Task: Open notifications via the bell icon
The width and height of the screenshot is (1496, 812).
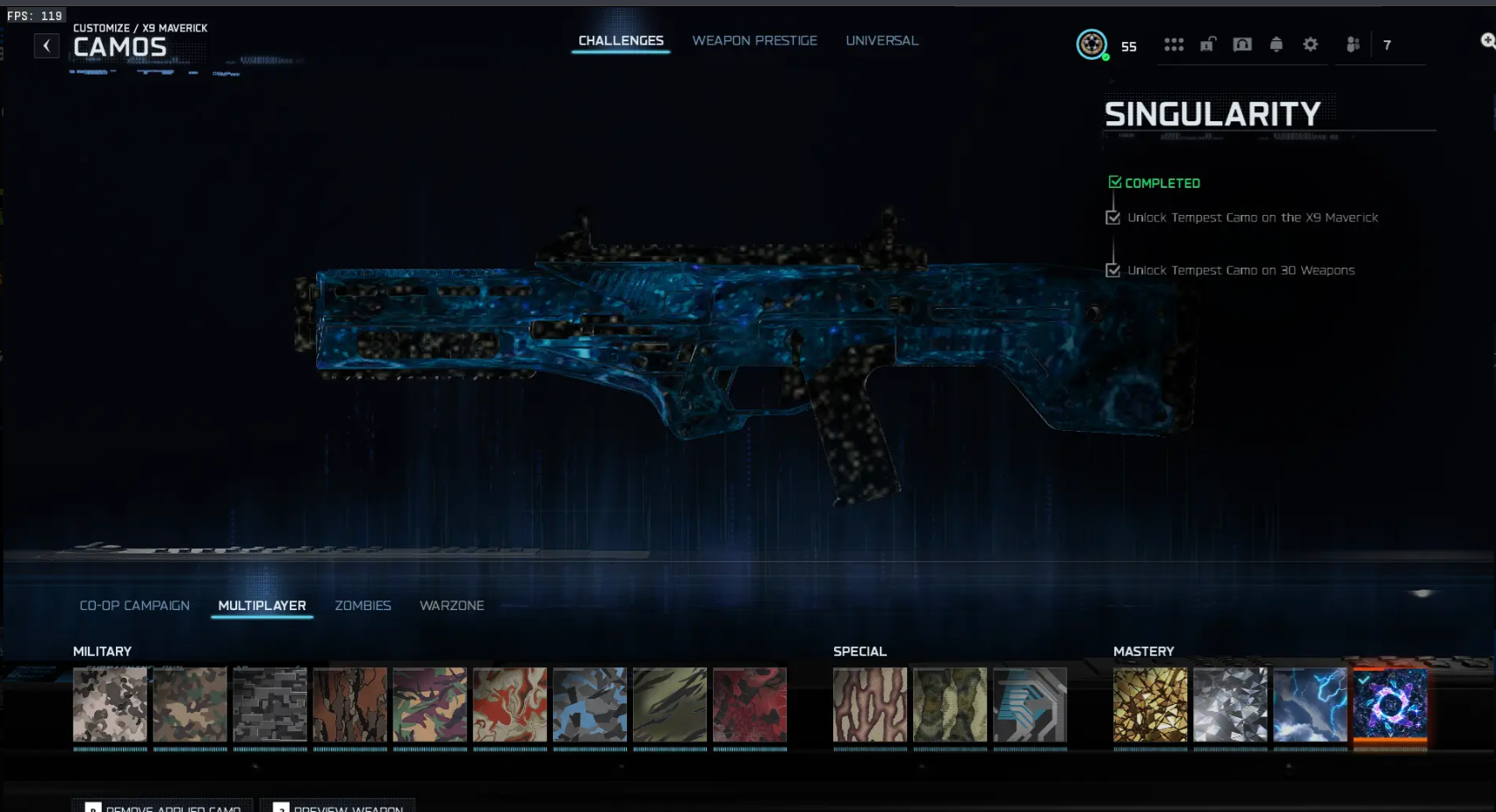Action: click(1277, 44)
